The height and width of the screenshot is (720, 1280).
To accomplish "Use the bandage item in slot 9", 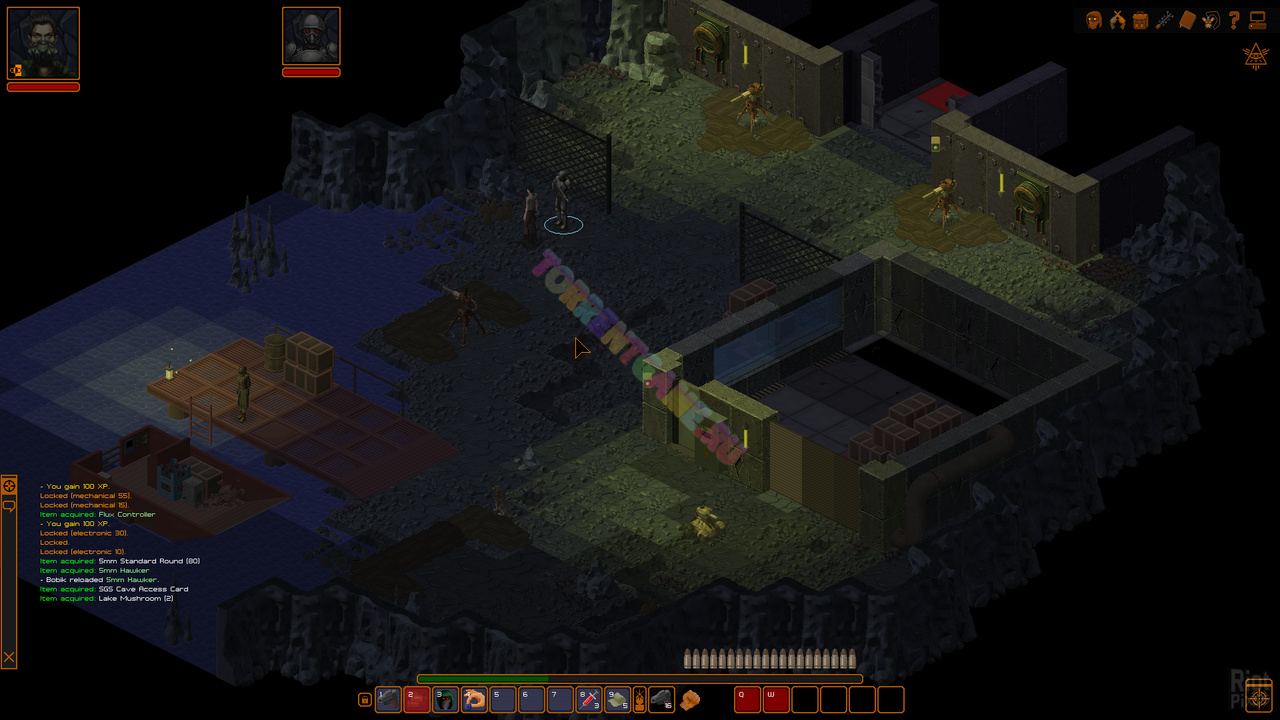I will 618,699.
